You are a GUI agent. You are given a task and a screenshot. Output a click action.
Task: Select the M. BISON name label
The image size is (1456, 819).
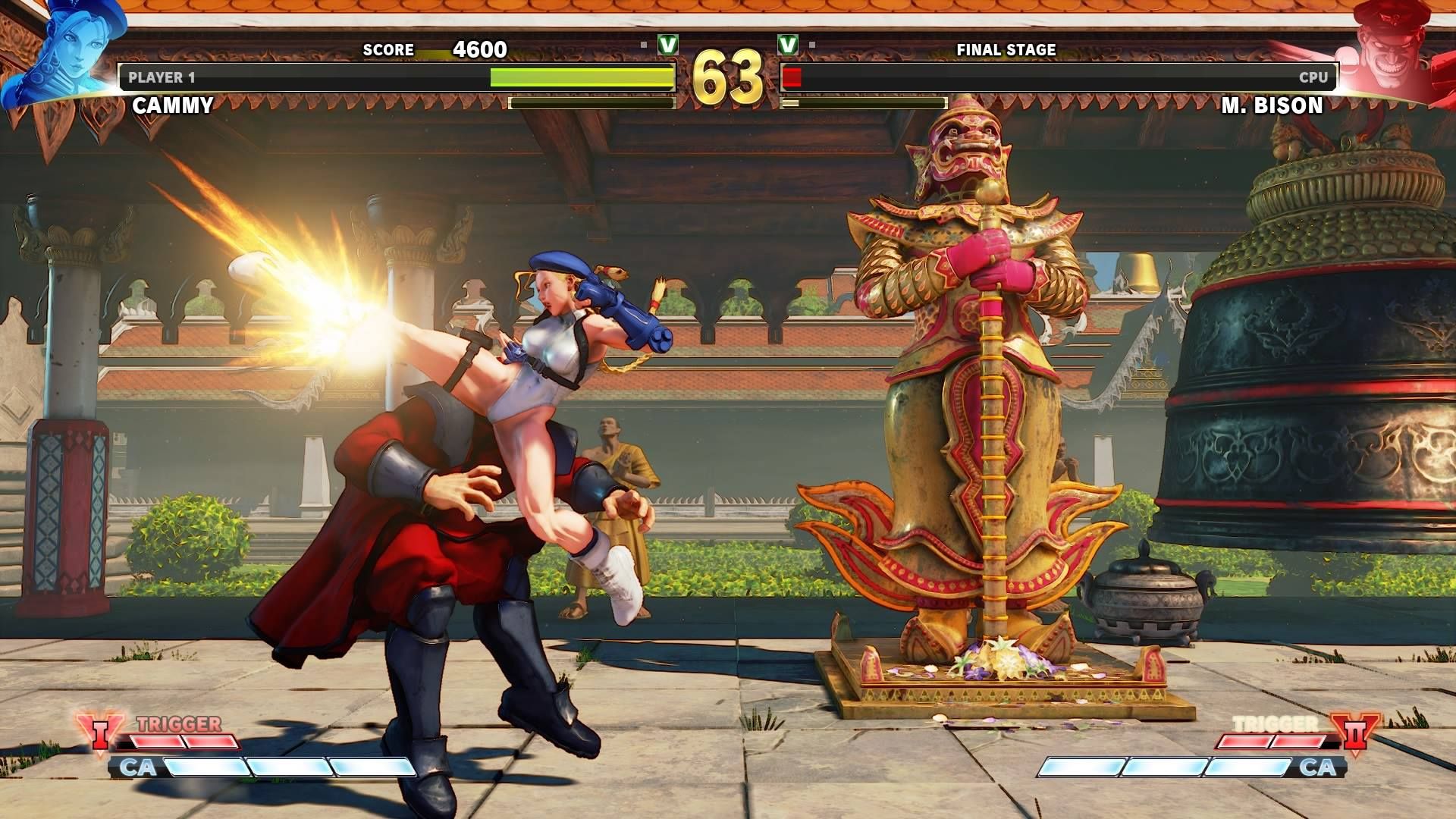click(1272, 106)
